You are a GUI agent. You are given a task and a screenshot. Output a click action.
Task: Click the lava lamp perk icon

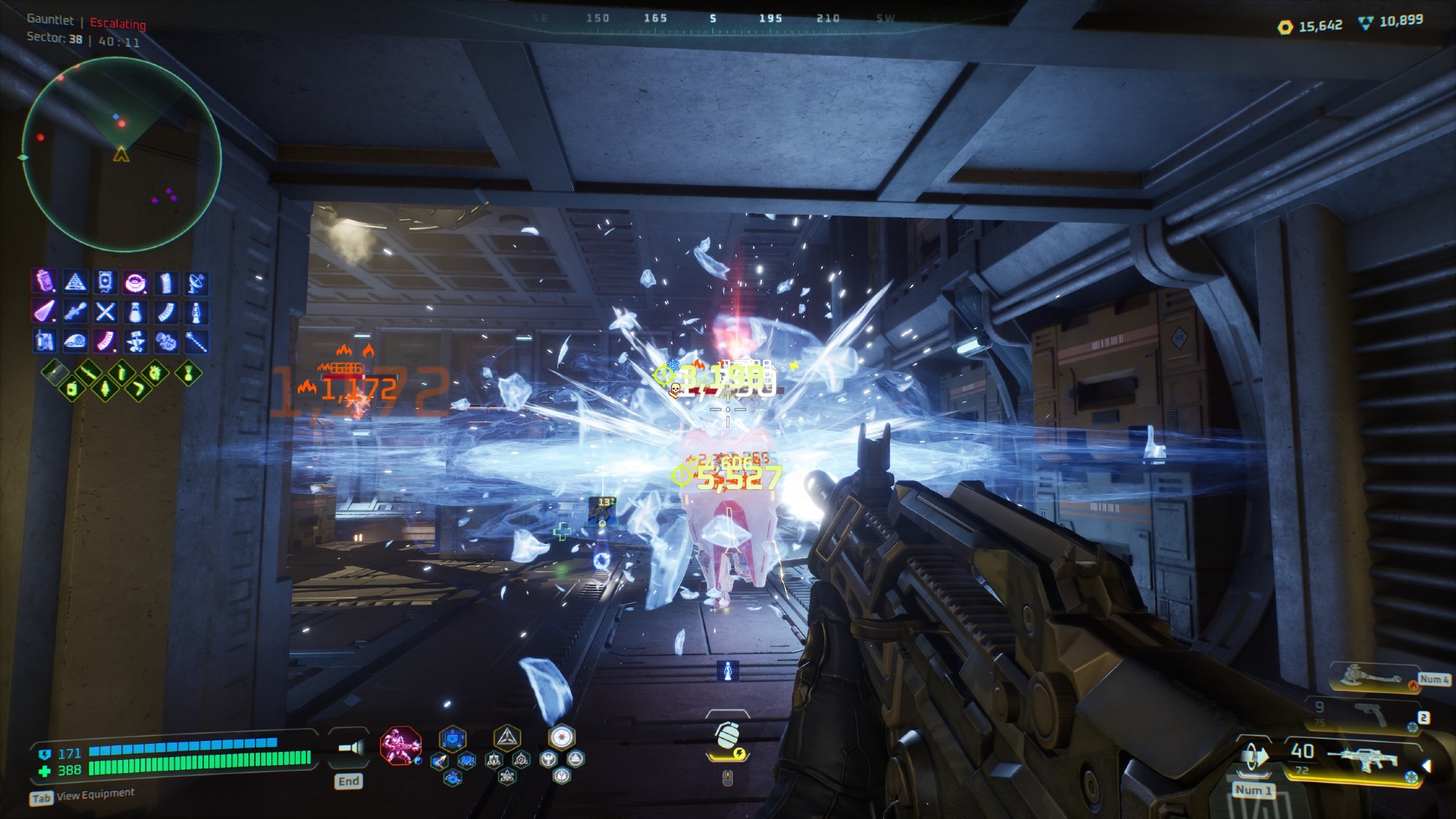196,312
